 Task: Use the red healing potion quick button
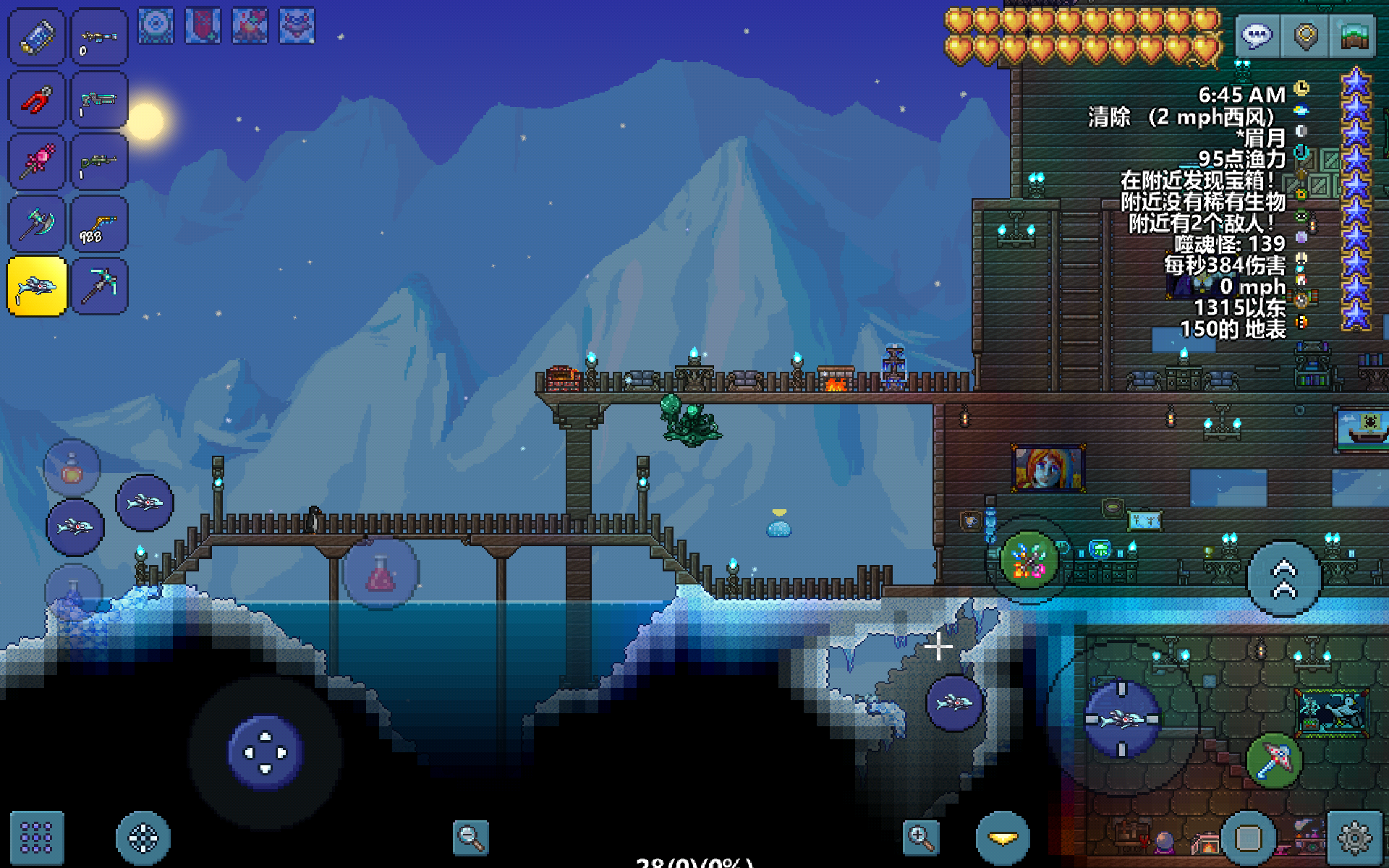pos(381,574)
